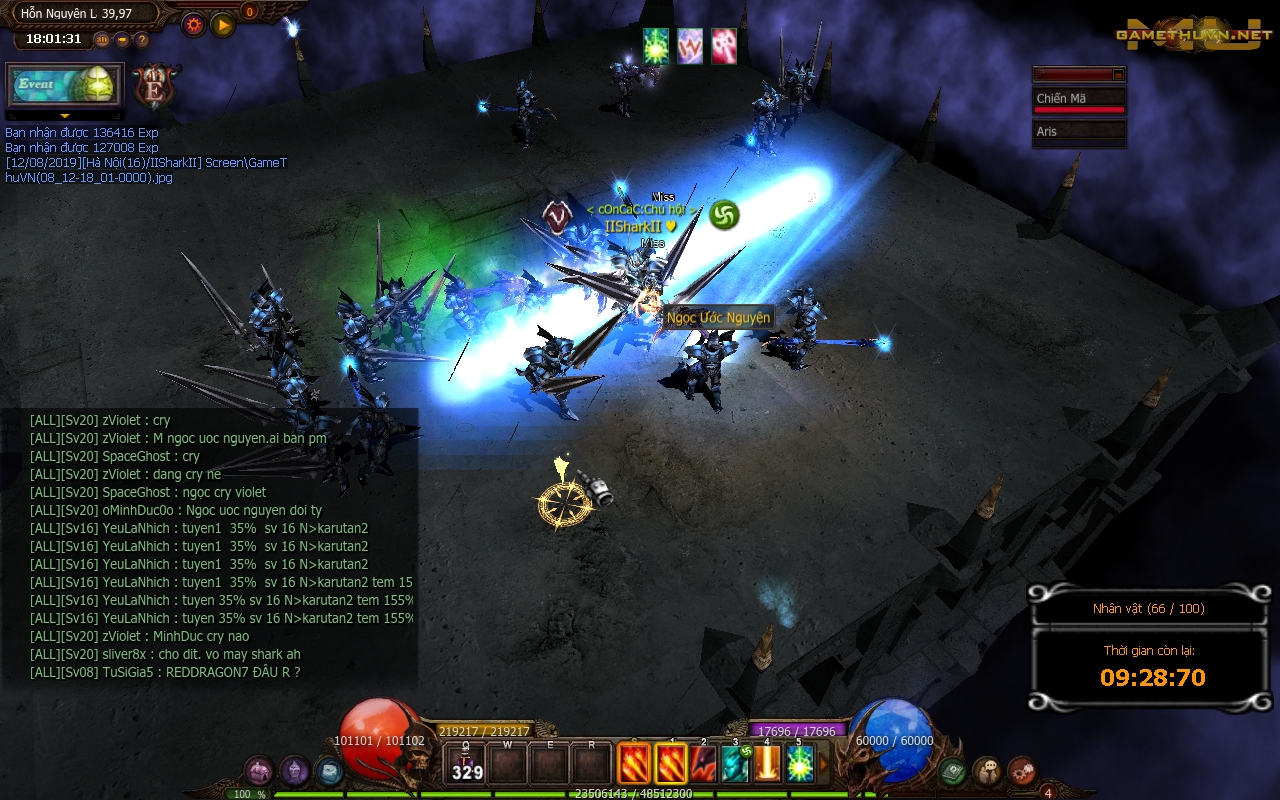Open the treasure chest menu icon
The image size is (1280, 800).
(x=260, y=771)
